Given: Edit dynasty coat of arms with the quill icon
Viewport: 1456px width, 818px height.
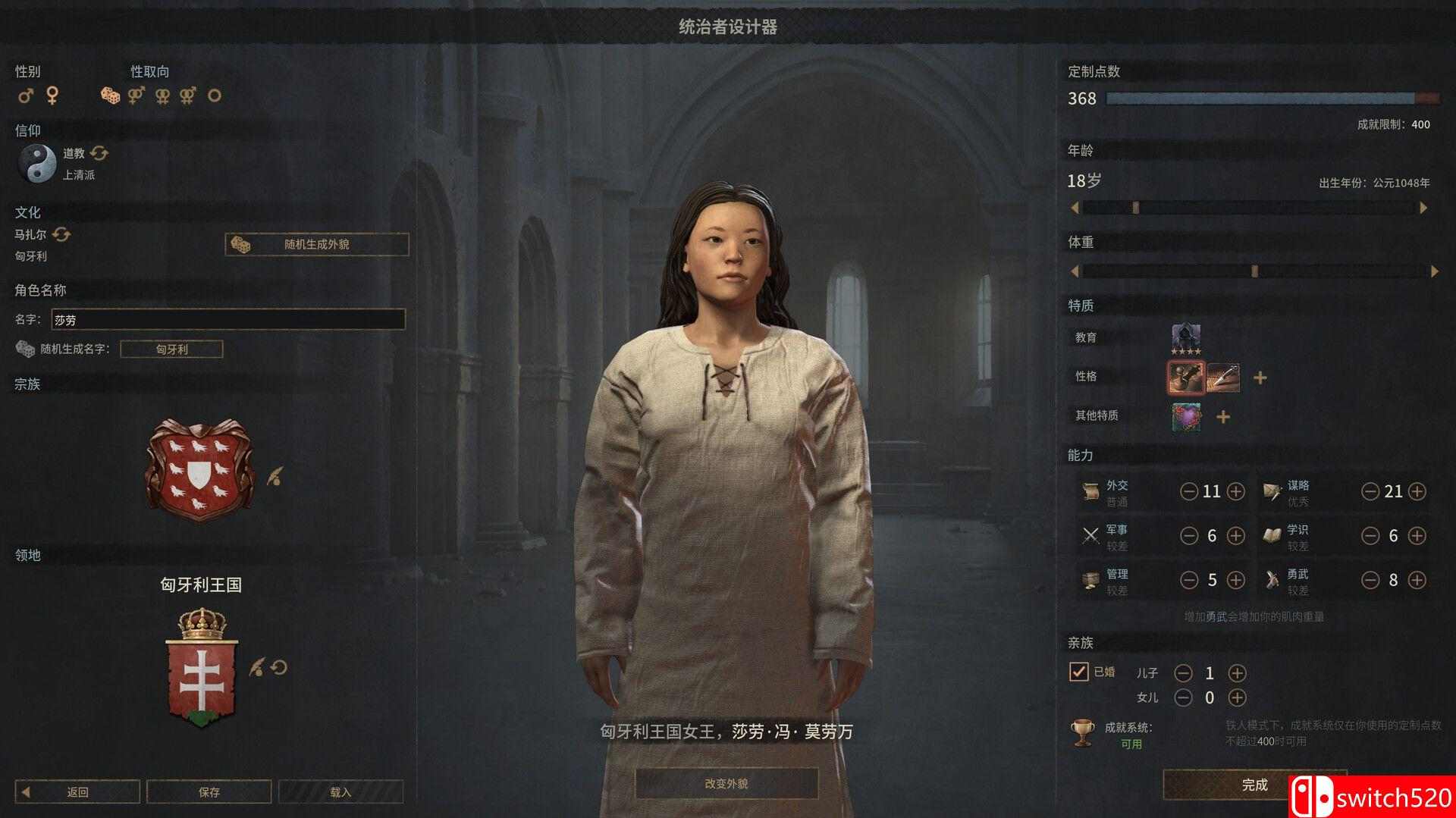Looking at the screenshot, I should click(275, 474).
